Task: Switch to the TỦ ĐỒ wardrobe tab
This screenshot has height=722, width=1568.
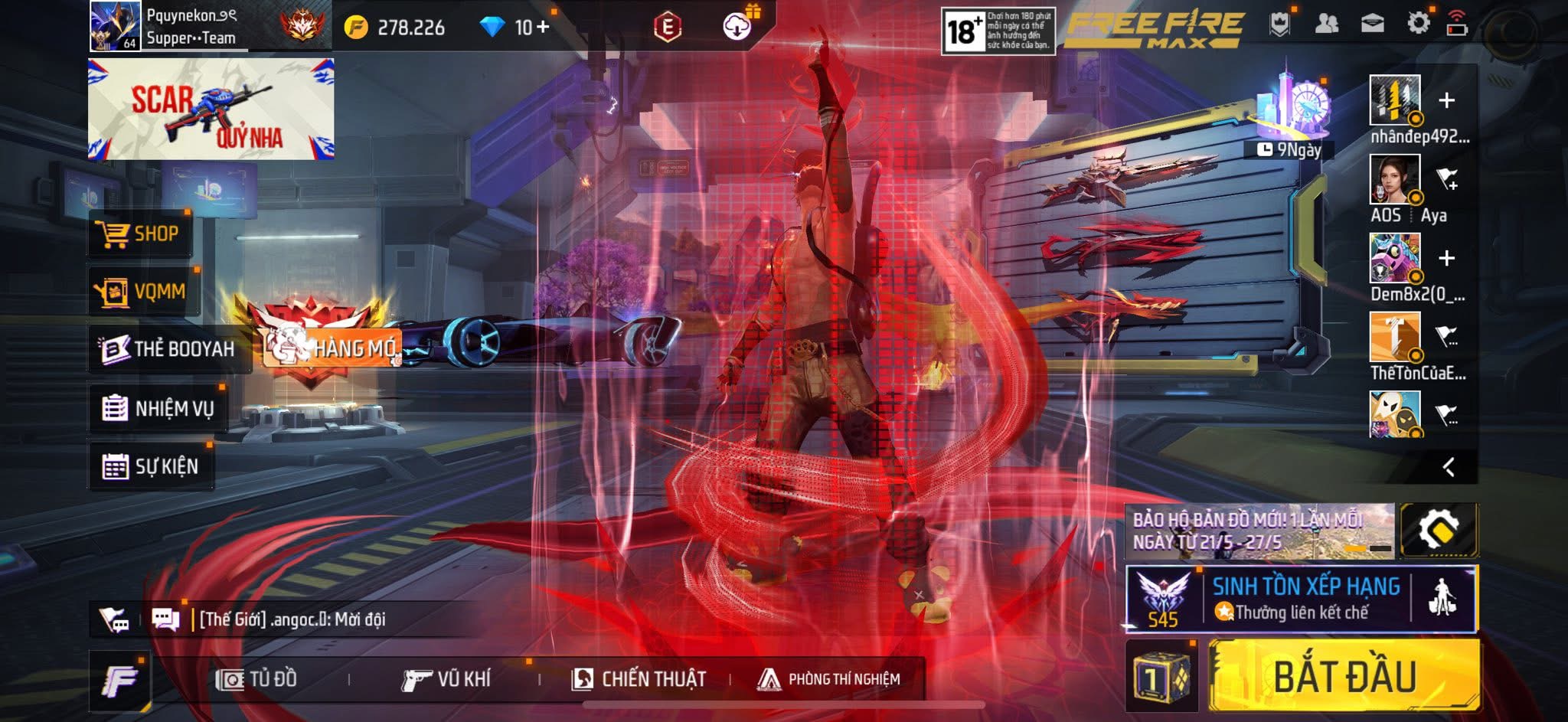Action: [x=256, y=679]
